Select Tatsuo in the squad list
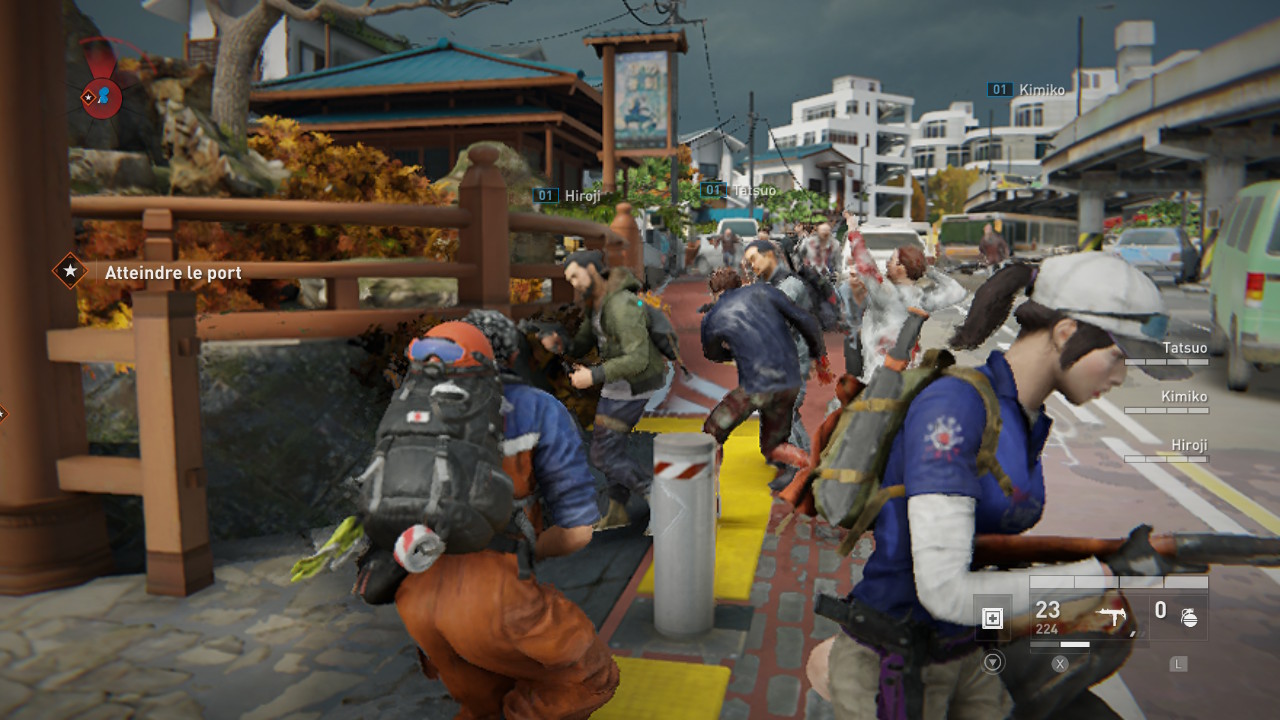1280x720 pixels. [x=1184, y=348]
